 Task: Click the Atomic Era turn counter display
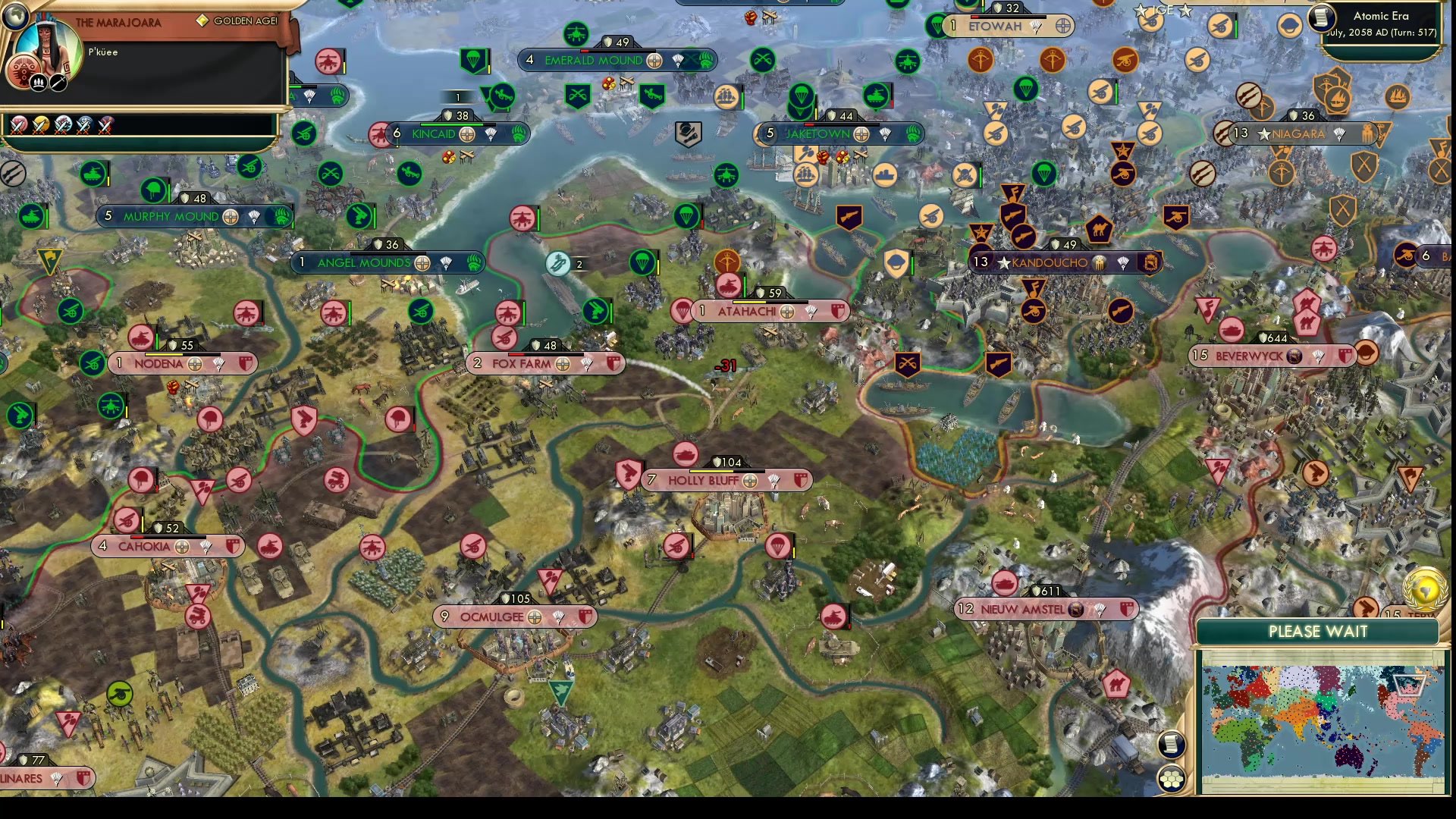pos(1380,23)
